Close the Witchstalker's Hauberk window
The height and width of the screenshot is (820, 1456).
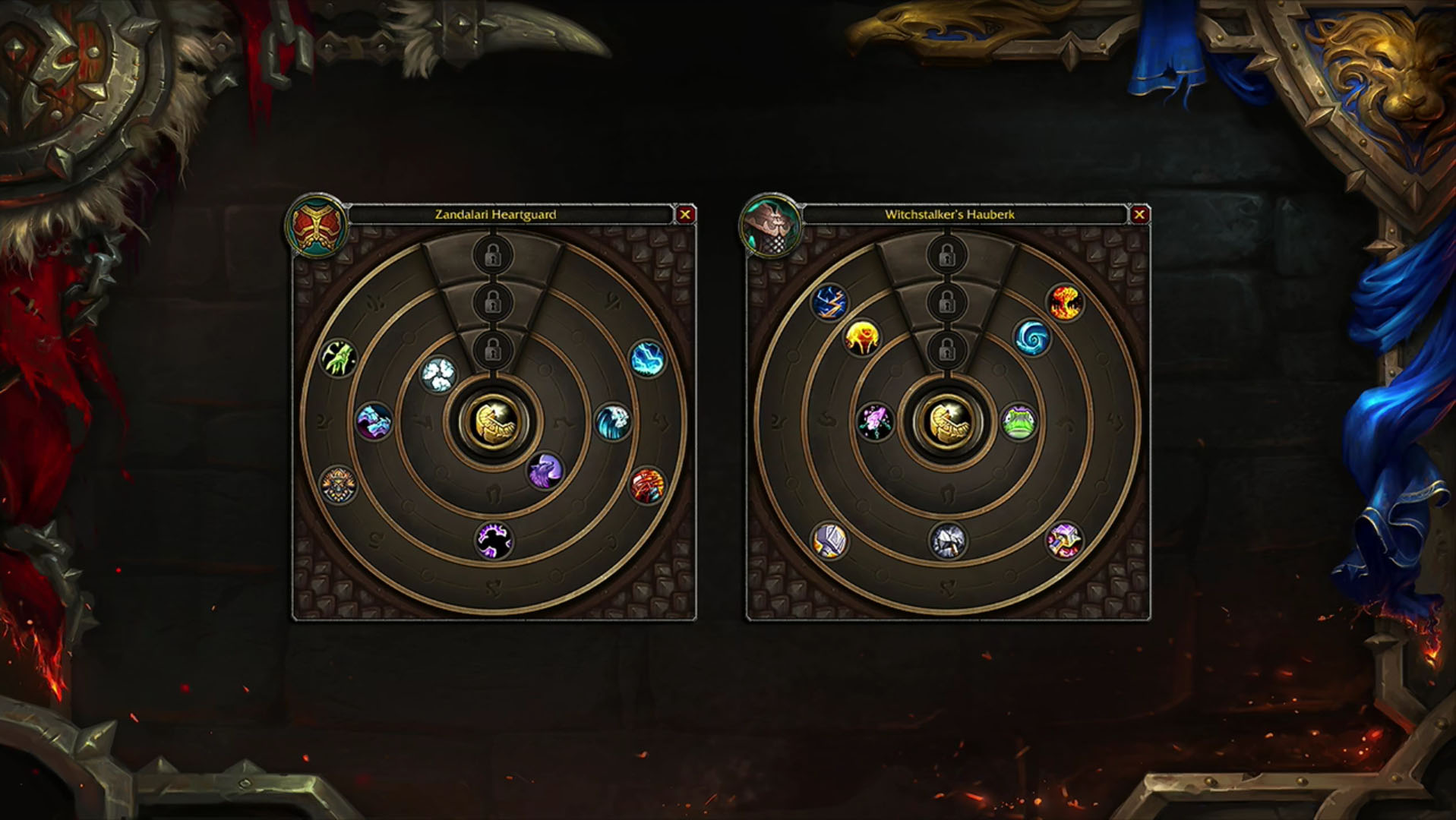[1139, 215]
